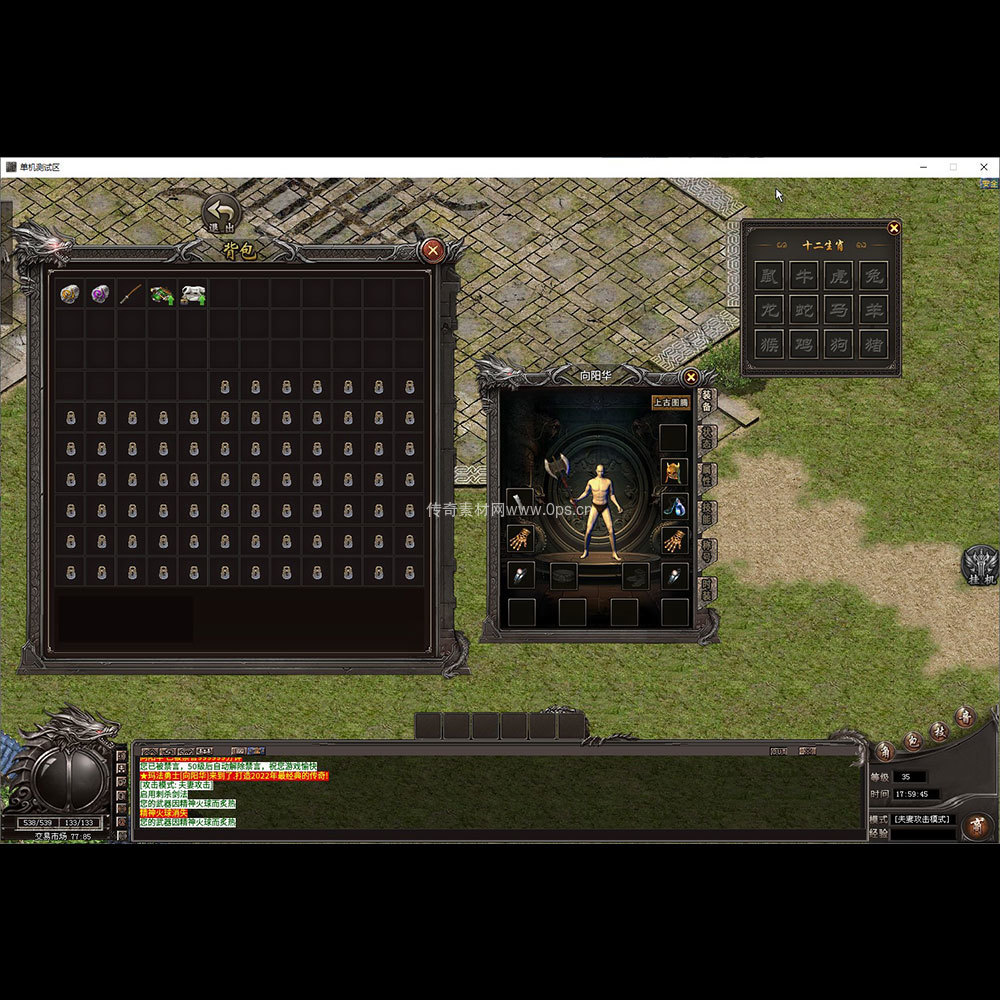Choose the 鼠 rat zodiac tile
1000x1000 pixels.
coord(769,276)
